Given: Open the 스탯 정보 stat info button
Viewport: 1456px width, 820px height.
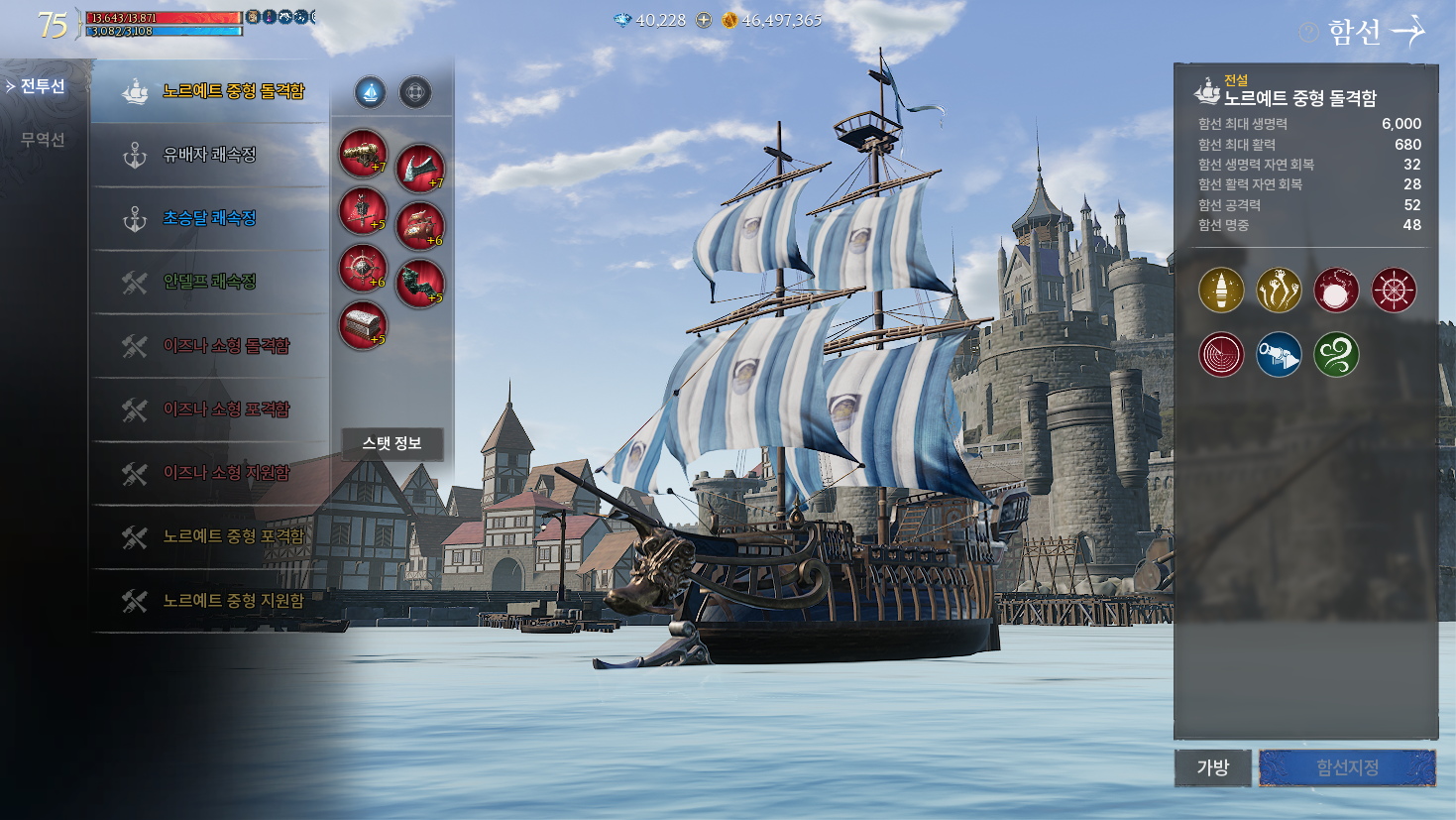Looking at the screenshot, I should [x=392, y=443].
